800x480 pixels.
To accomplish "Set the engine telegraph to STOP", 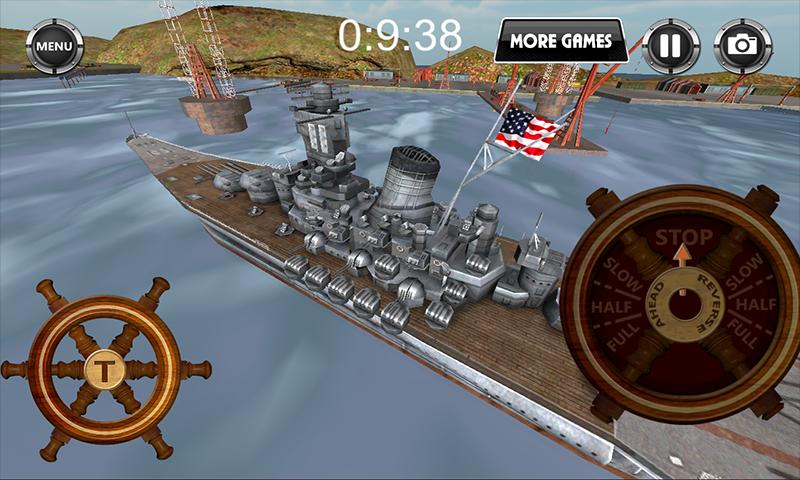I will (684, 238).
